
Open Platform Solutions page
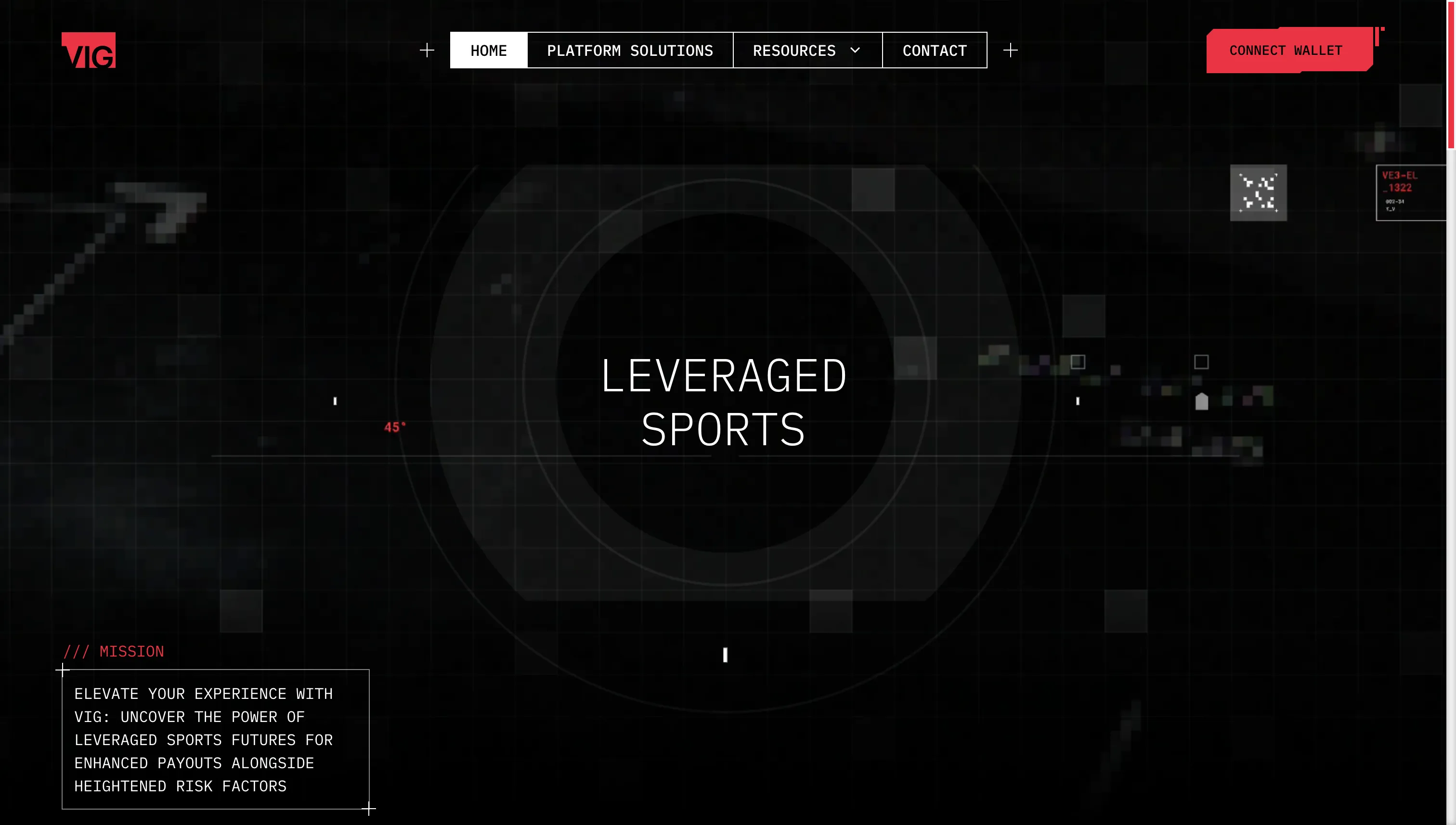click(630, 51)
